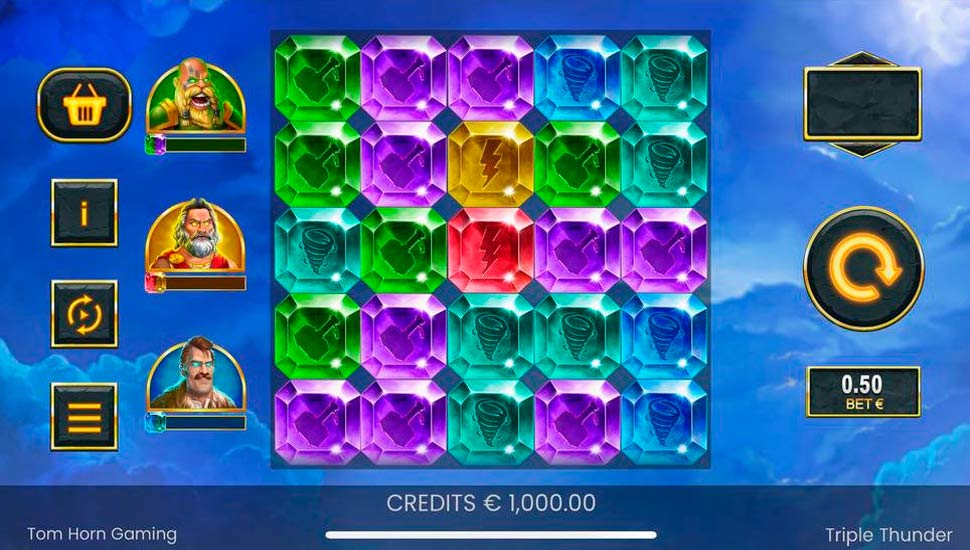The width and height of the screenshot is (970, 550).
Task: Click the red lightning bolt gem
Action: (x=491, y=250)
